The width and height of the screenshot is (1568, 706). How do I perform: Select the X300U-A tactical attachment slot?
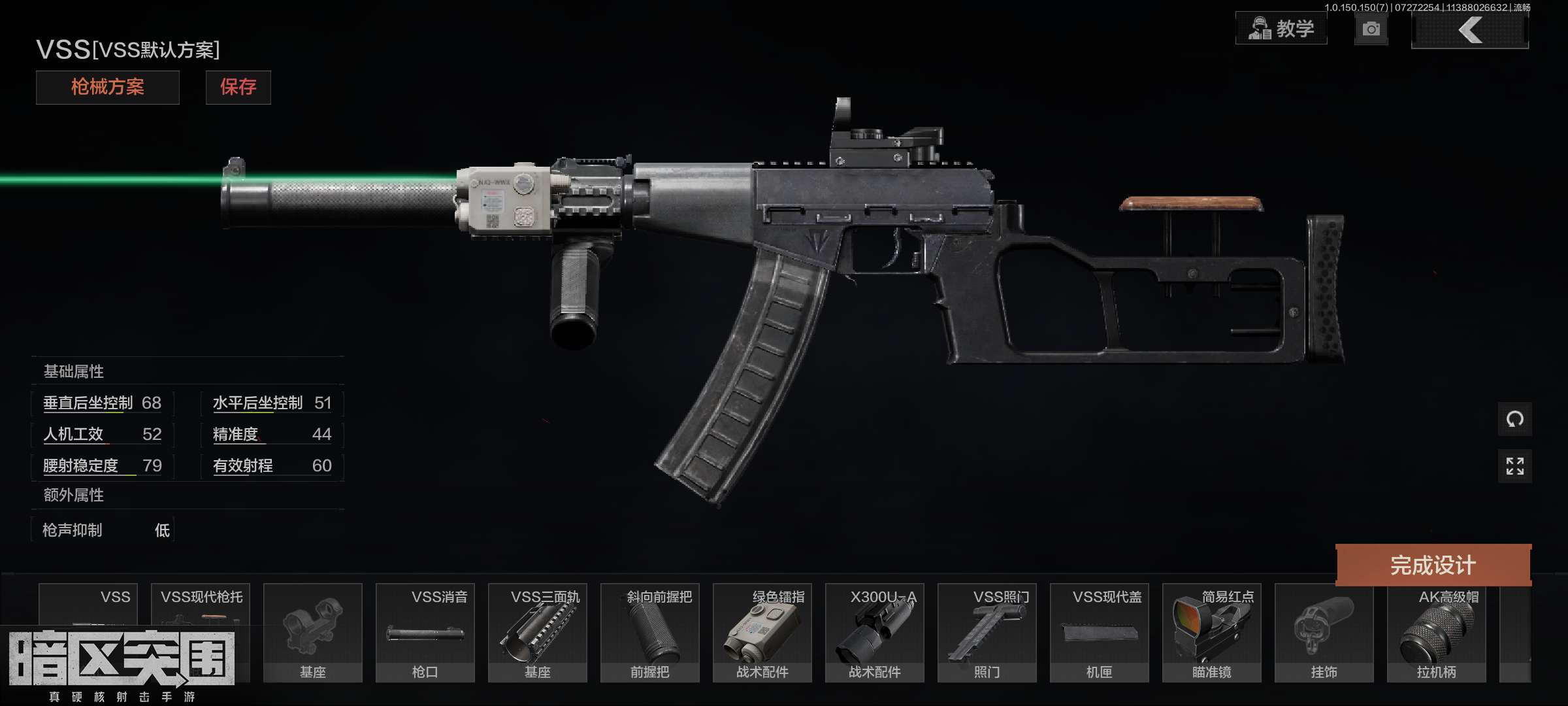pos(875,632)
